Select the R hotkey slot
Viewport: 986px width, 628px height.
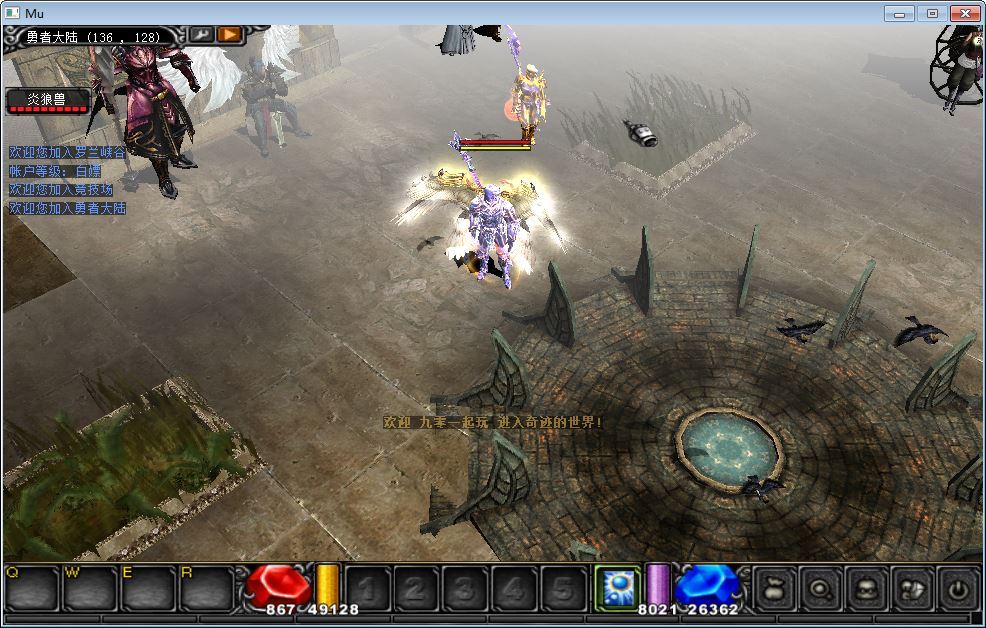pyautogui.click(x=205, y=588)
